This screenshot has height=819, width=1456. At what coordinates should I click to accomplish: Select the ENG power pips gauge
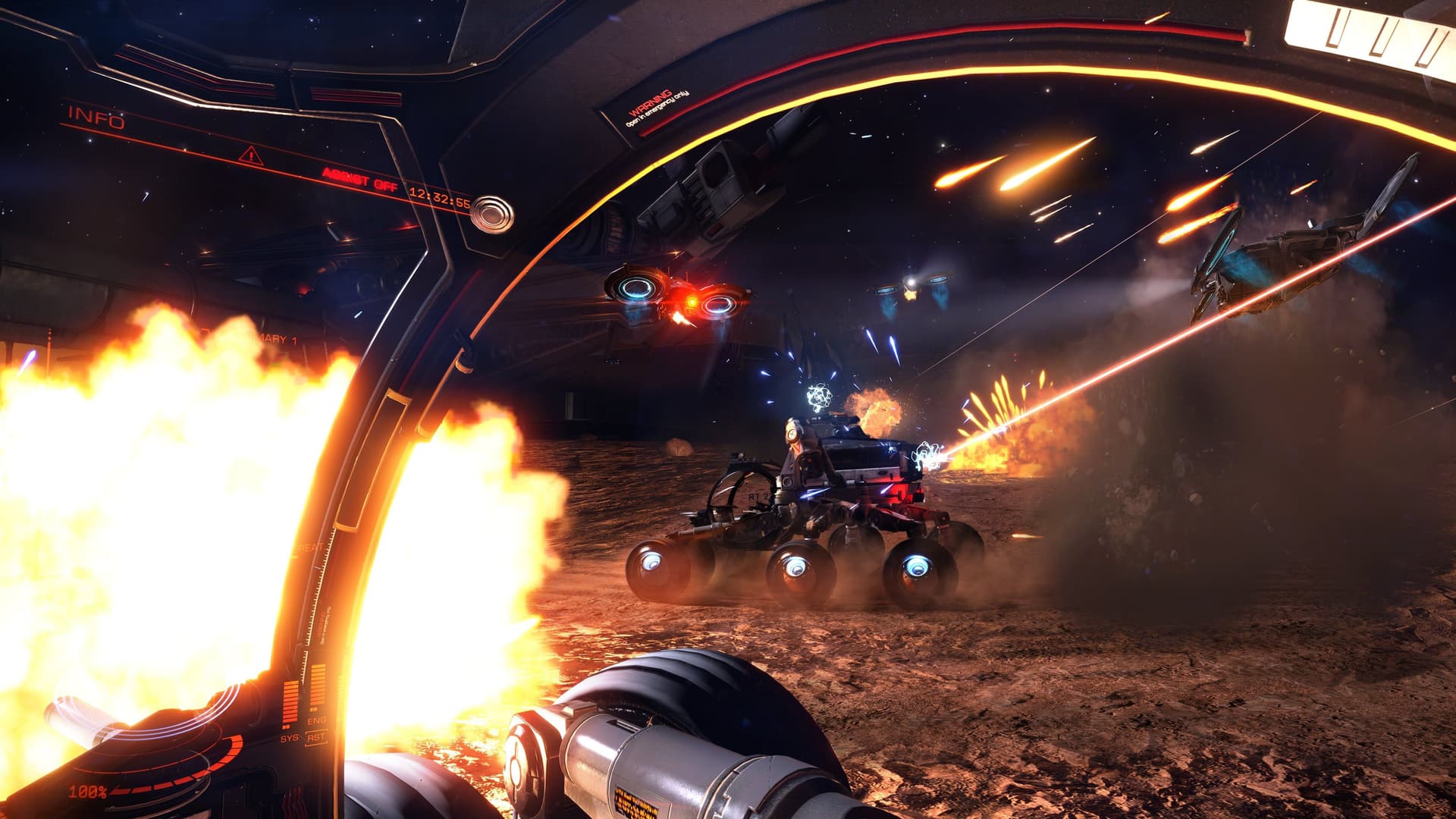coord(317,688)
